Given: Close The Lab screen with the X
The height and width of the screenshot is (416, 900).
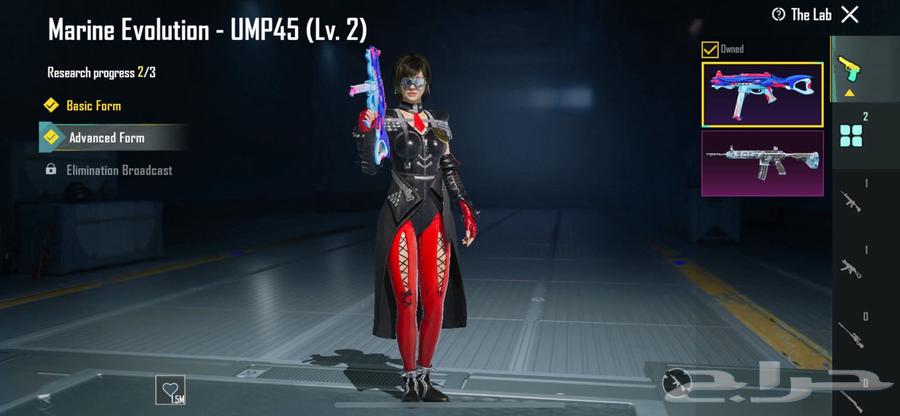Looking at the screenshot, I should click(x=849, y=14).
